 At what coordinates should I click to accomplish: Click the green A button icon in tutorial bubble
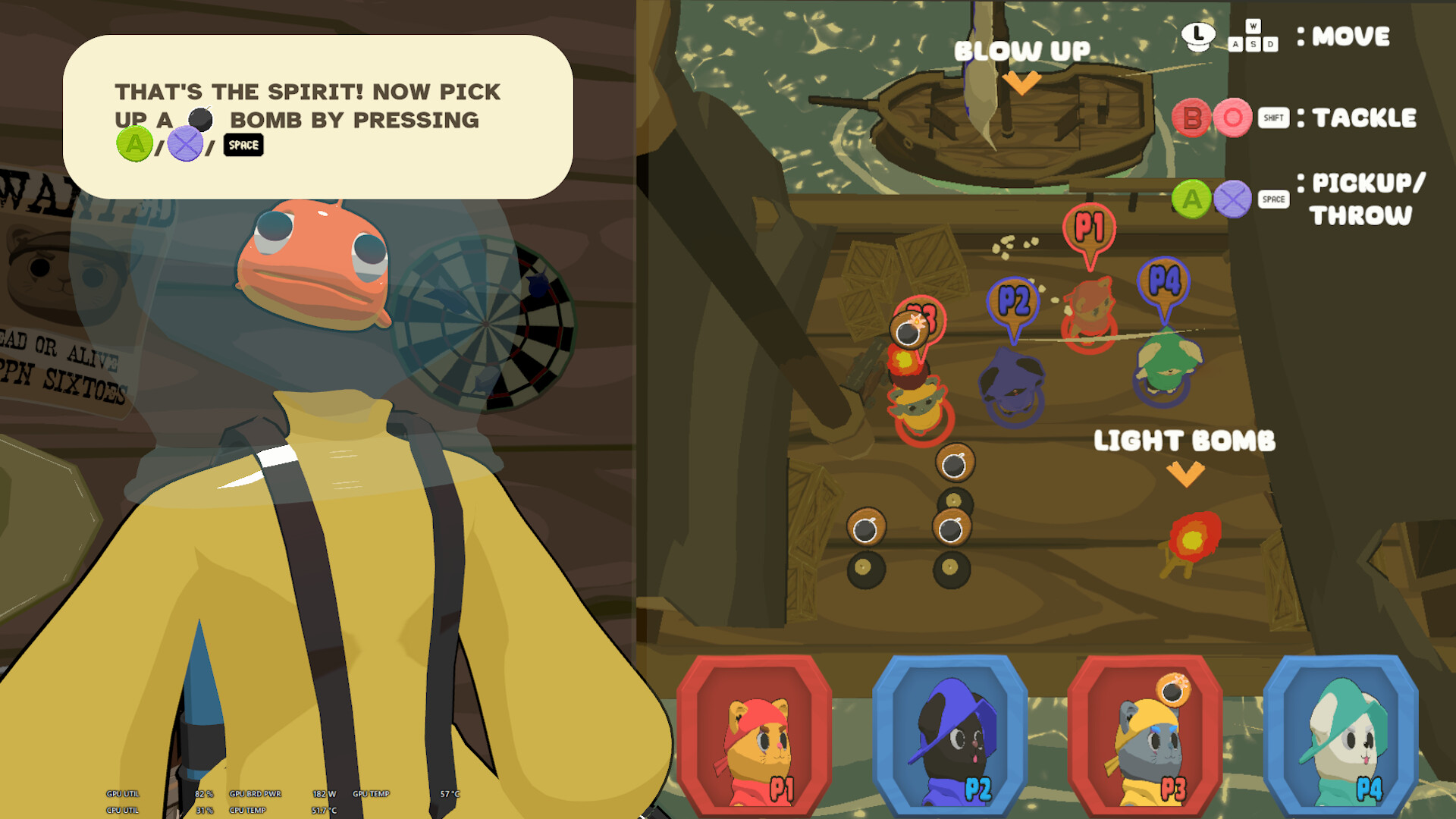133,144
